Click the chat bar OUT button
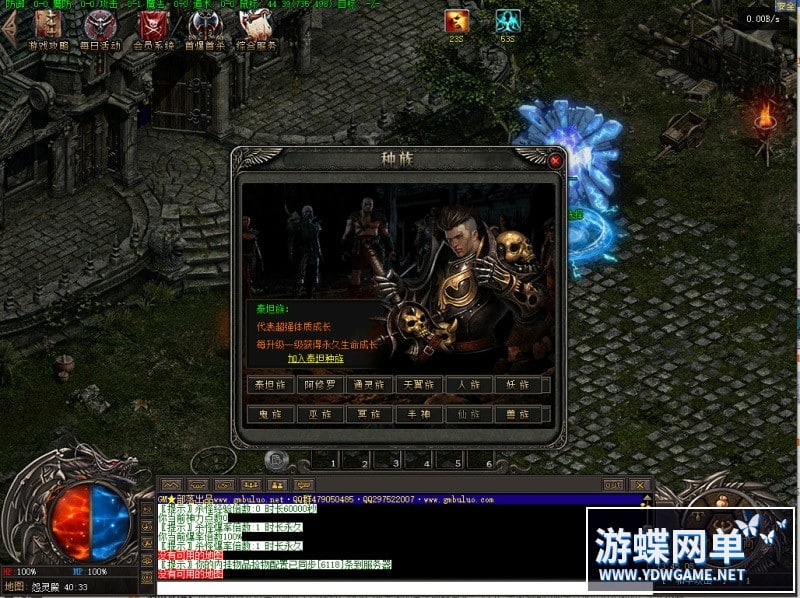Viewport: 800px width, 598px height. (x=613, y=485)
